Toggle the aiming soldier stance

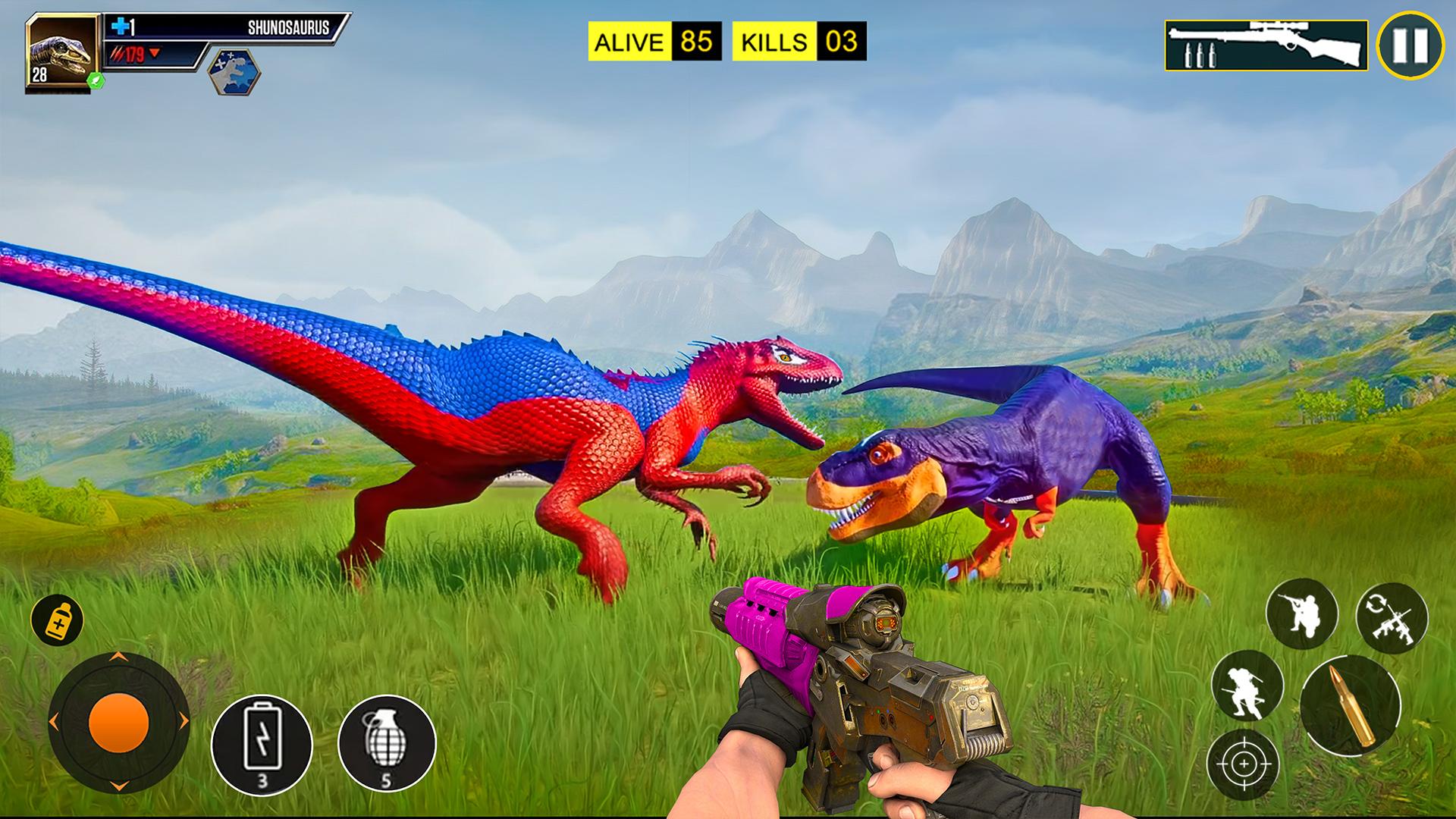coord(1301,613)
